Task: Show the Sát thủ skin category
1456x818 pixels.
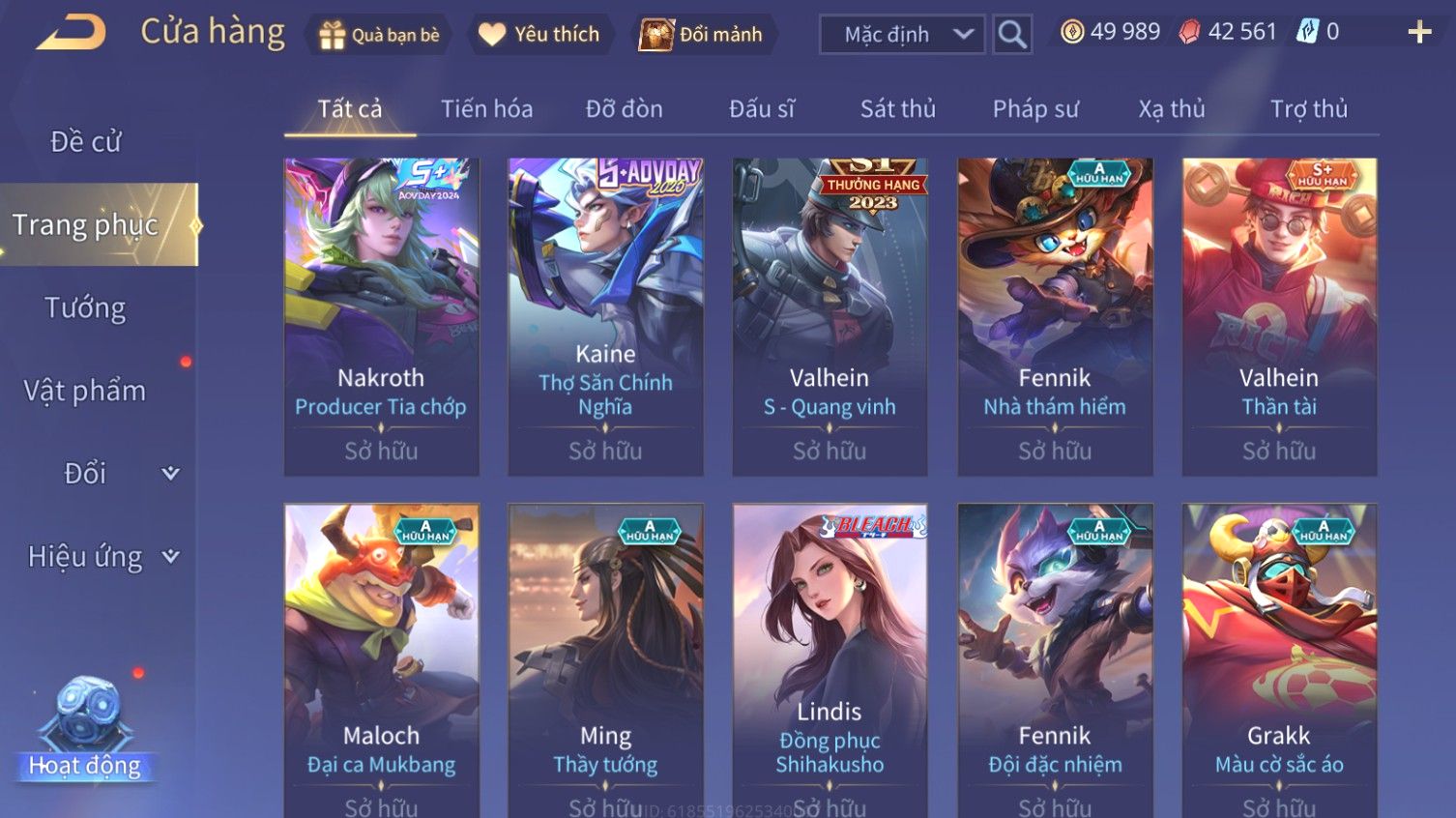Action: click(897, 109)
